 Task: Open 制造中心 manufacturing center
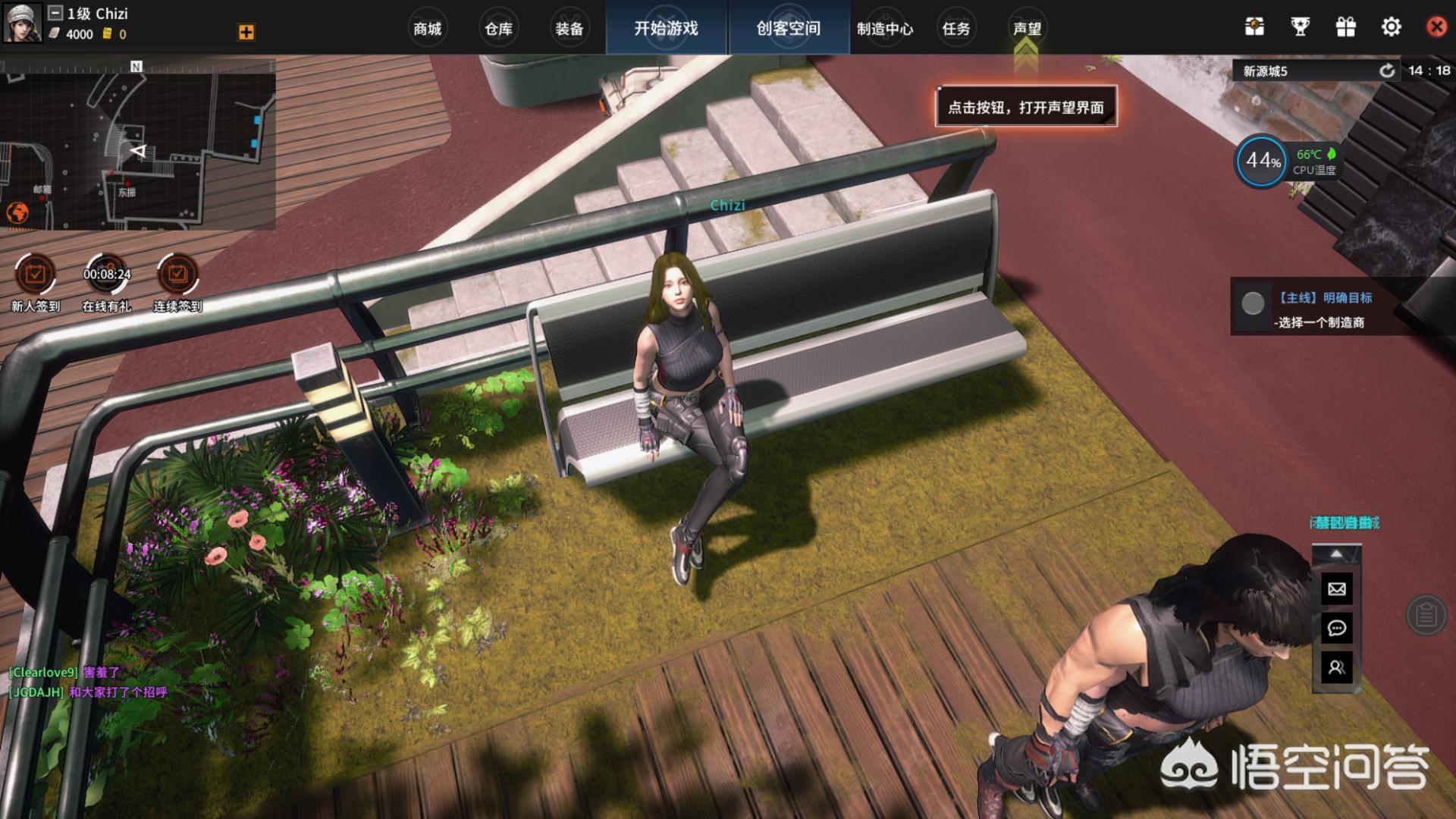885,29
